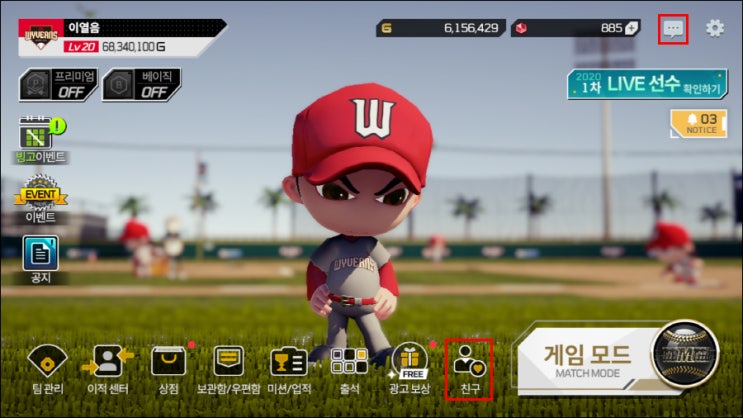Toggle the 베이직 OFF pass button
Screen dimensions: 743x418
(x=142, y=85)
